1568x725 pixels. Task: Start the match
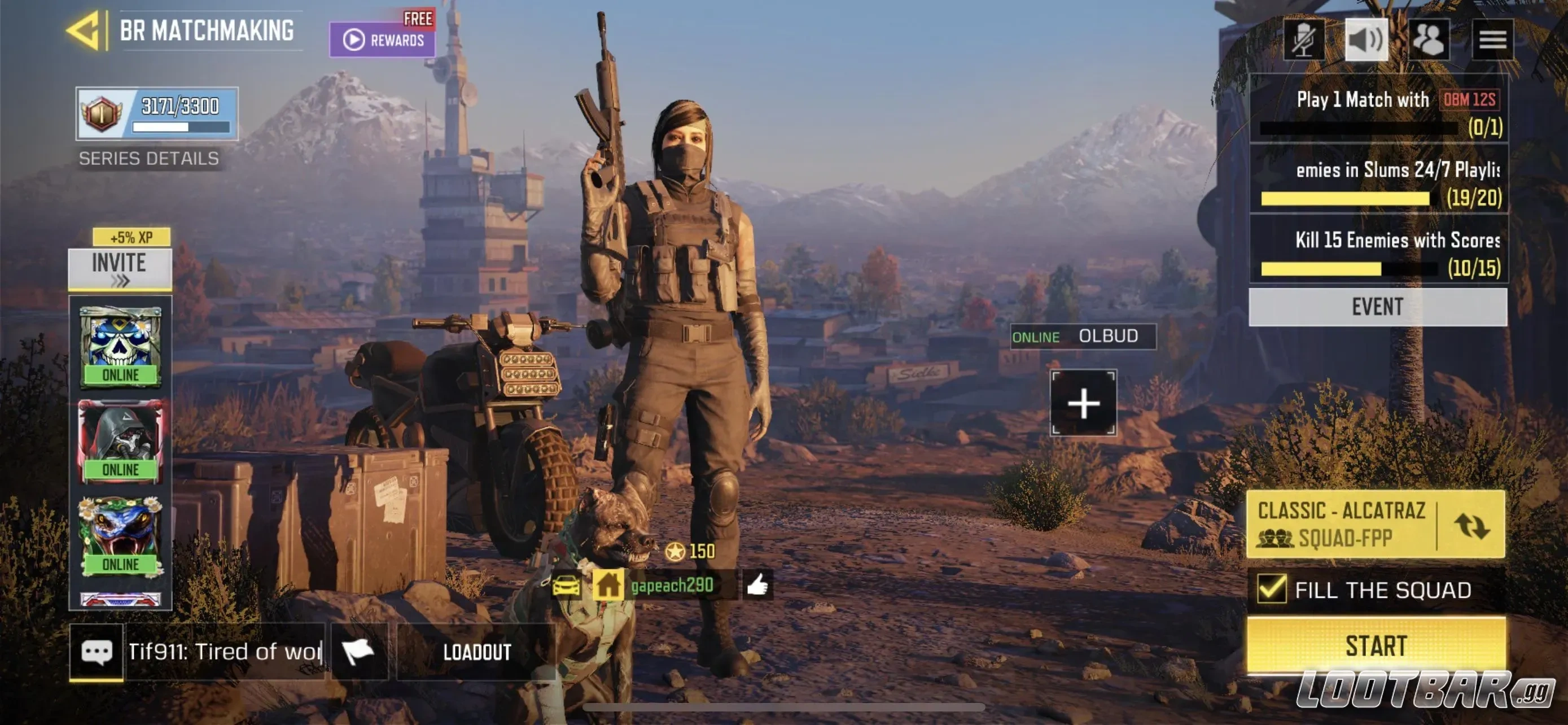1376,645
